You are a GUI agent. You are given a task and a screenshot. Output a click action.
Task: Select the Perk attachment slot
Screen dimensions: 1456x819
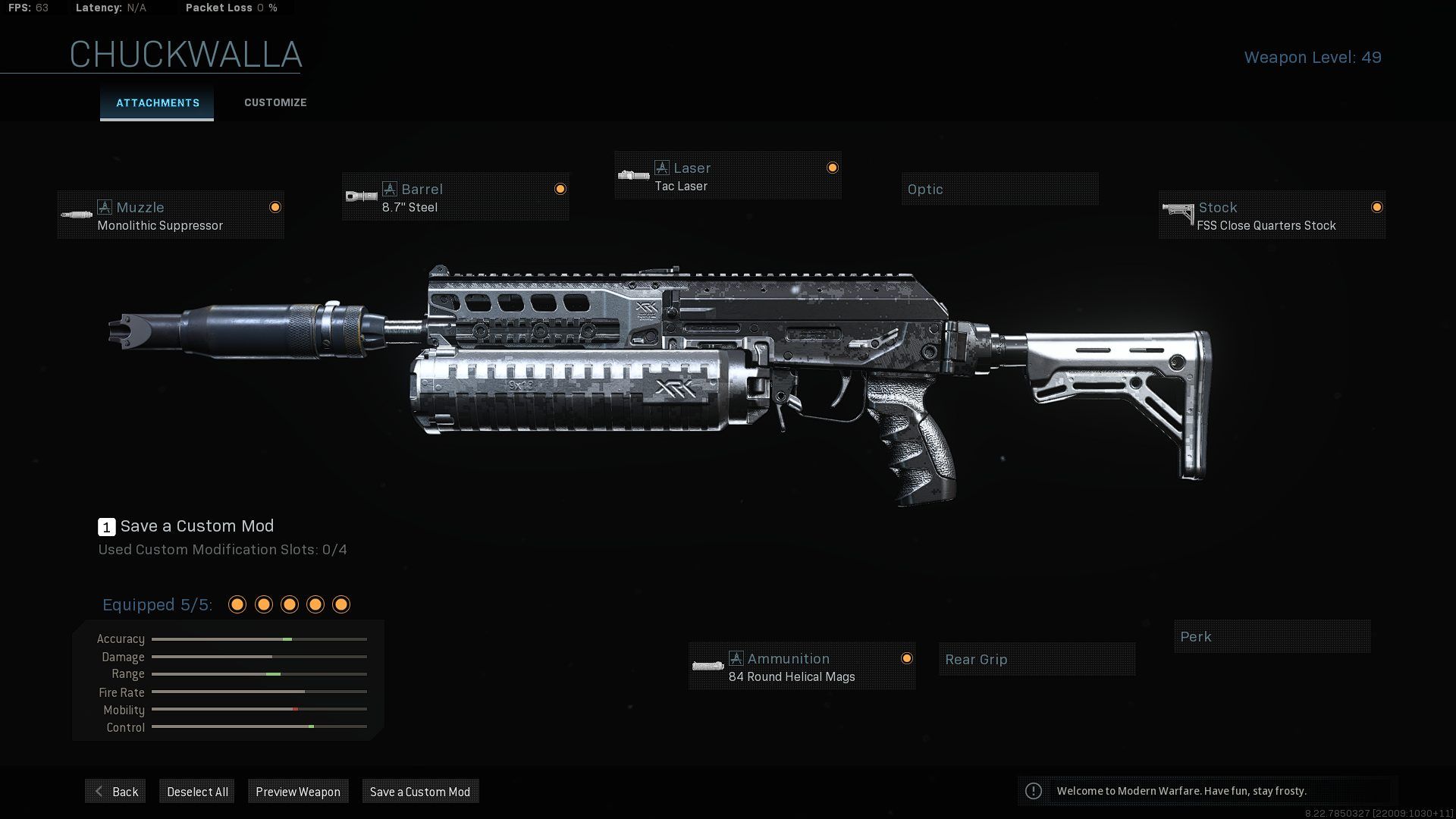(x=1272, y=636)
